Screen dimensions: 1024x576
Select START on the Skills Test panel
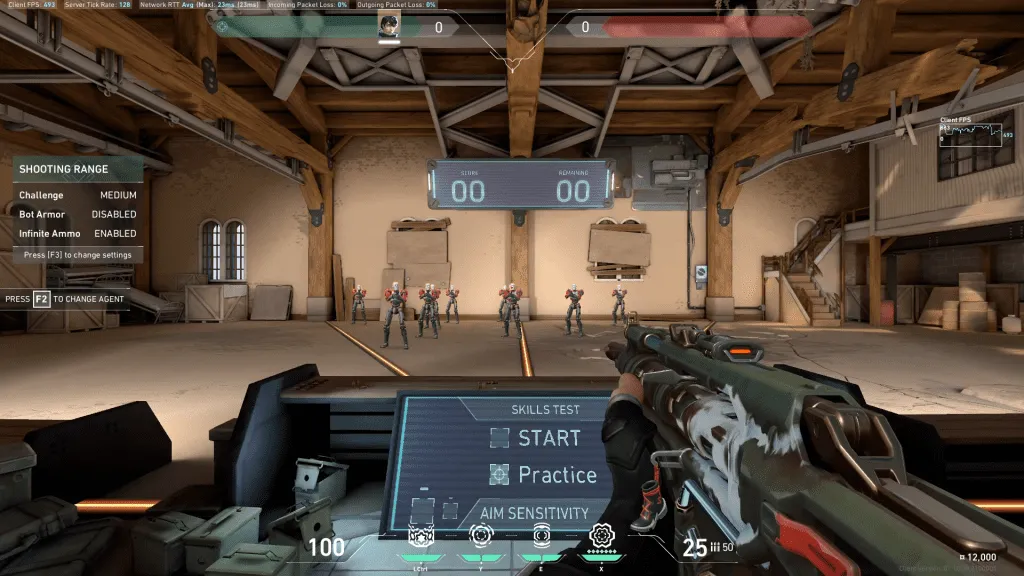click(535, 438)
